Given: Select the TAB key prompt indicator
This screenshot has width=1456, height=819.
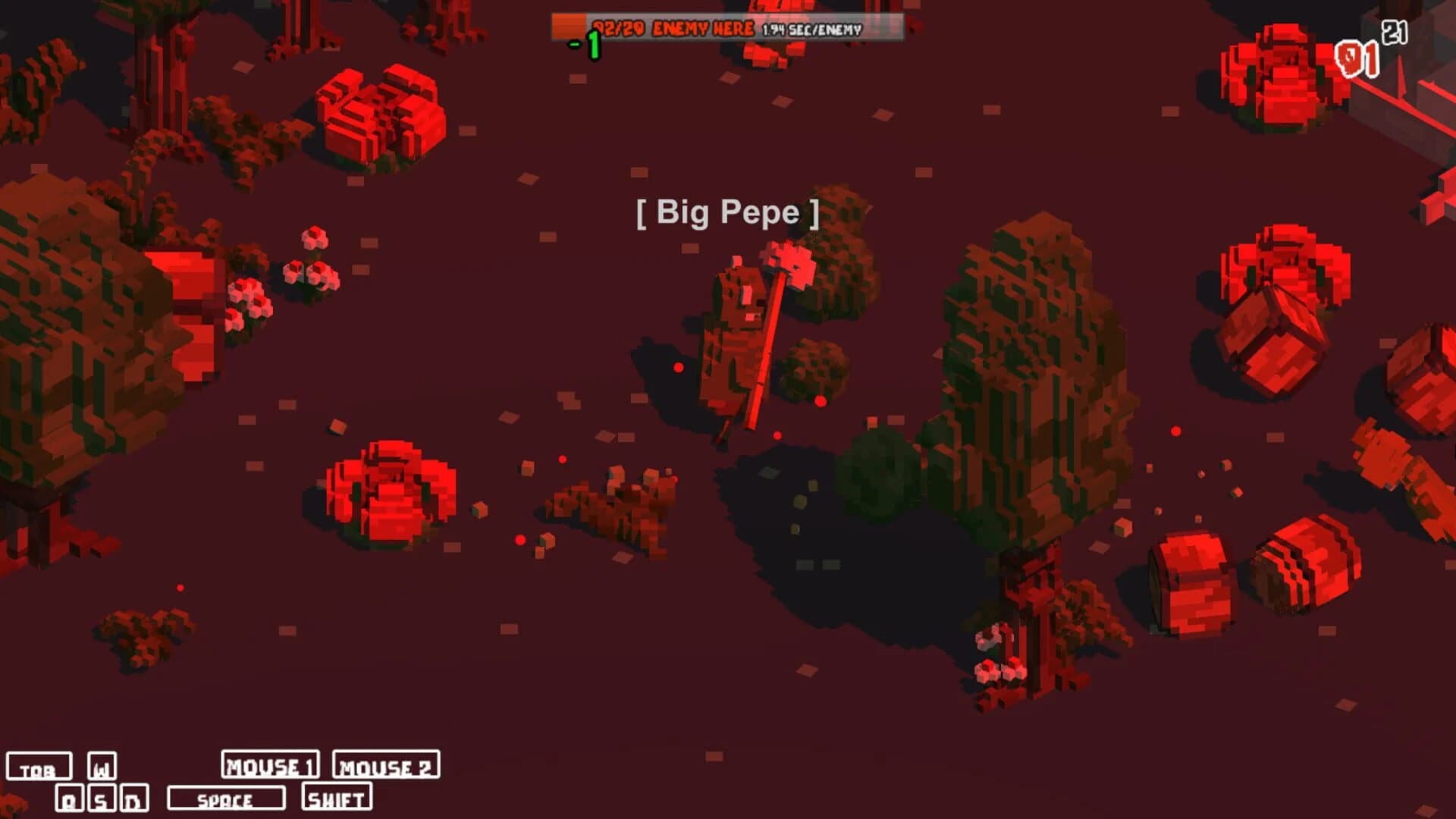Looking at the screenshot, I should (x=40, y=767).
